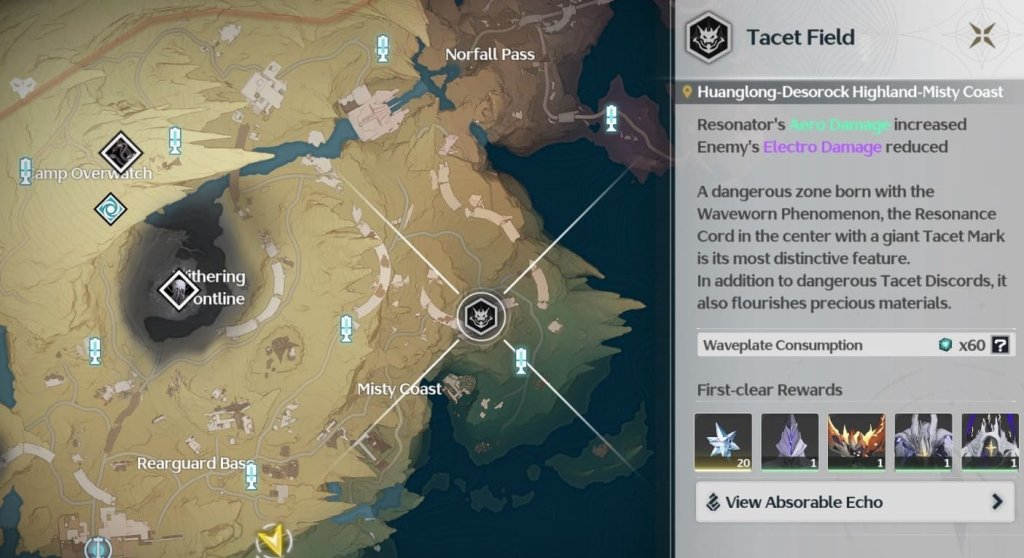Select the boss marker above Camp Overwatch
The width and height of the screenshot is (1024, 558).
121,153
